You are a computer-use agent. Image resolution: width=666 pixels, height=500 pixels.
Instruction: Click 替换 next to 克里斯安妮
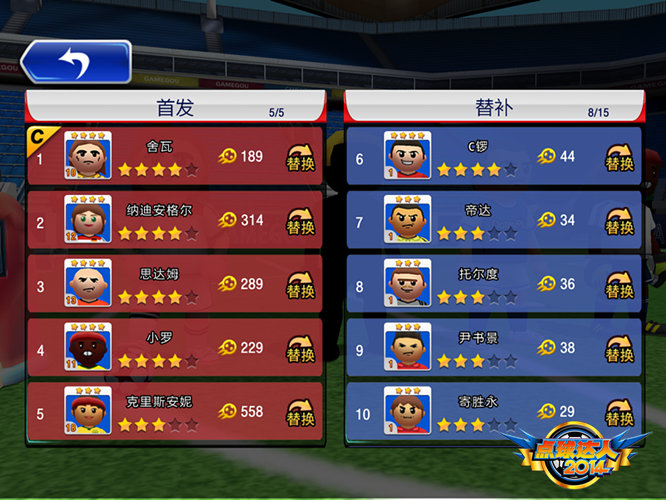[x=300, y=412]
